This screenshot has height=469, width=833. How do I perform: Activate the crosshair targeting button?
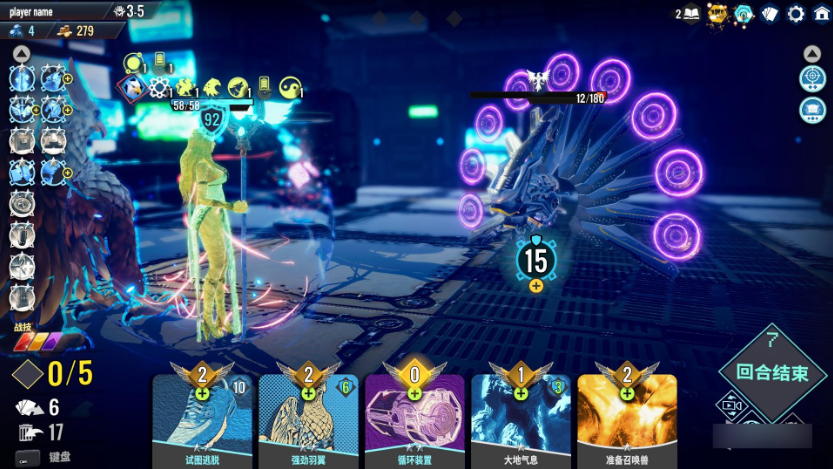[x=812, y=78]
